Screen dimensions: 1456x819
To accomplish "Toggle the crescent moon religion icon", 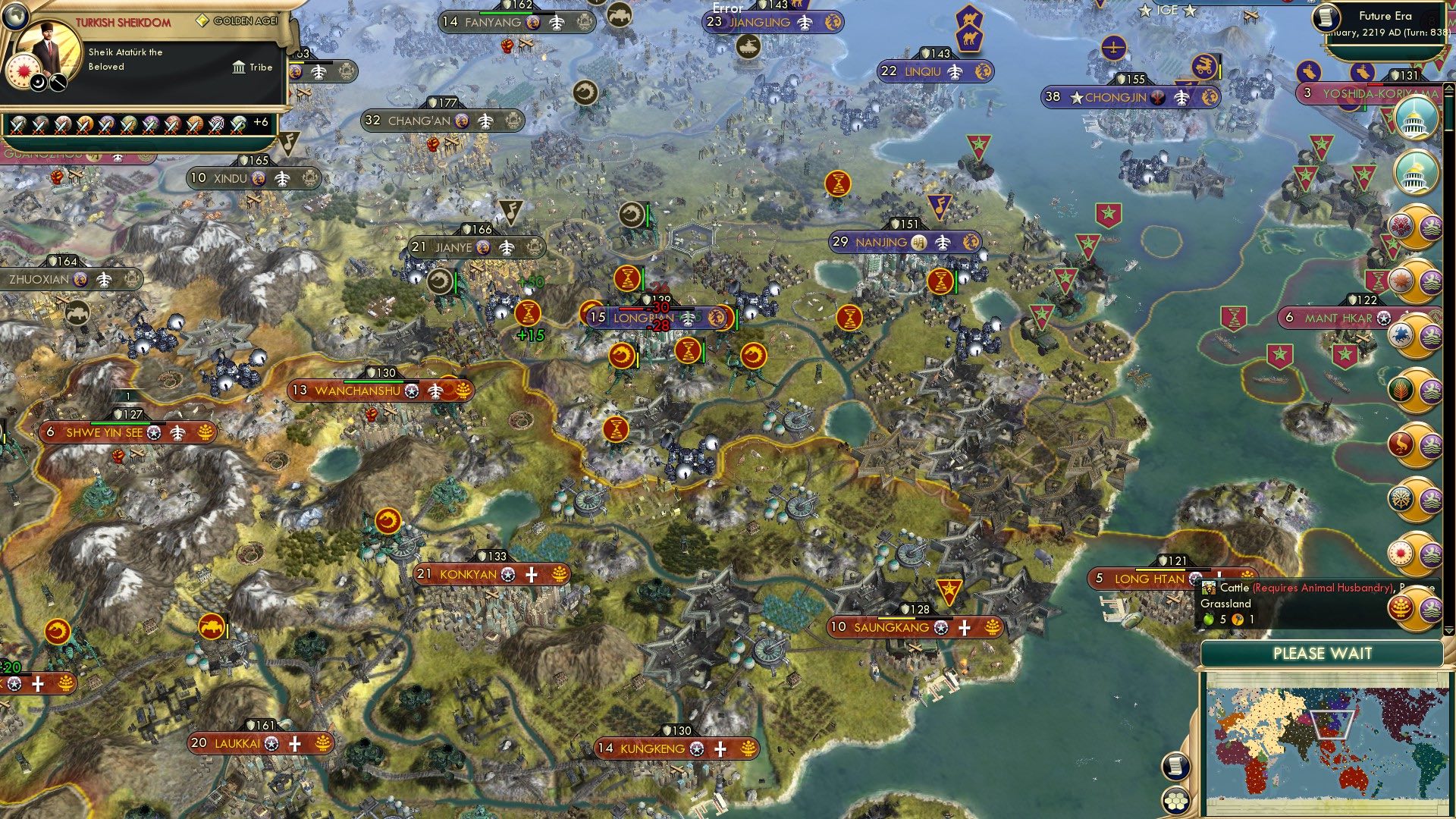I will click(x=38, y=84).
